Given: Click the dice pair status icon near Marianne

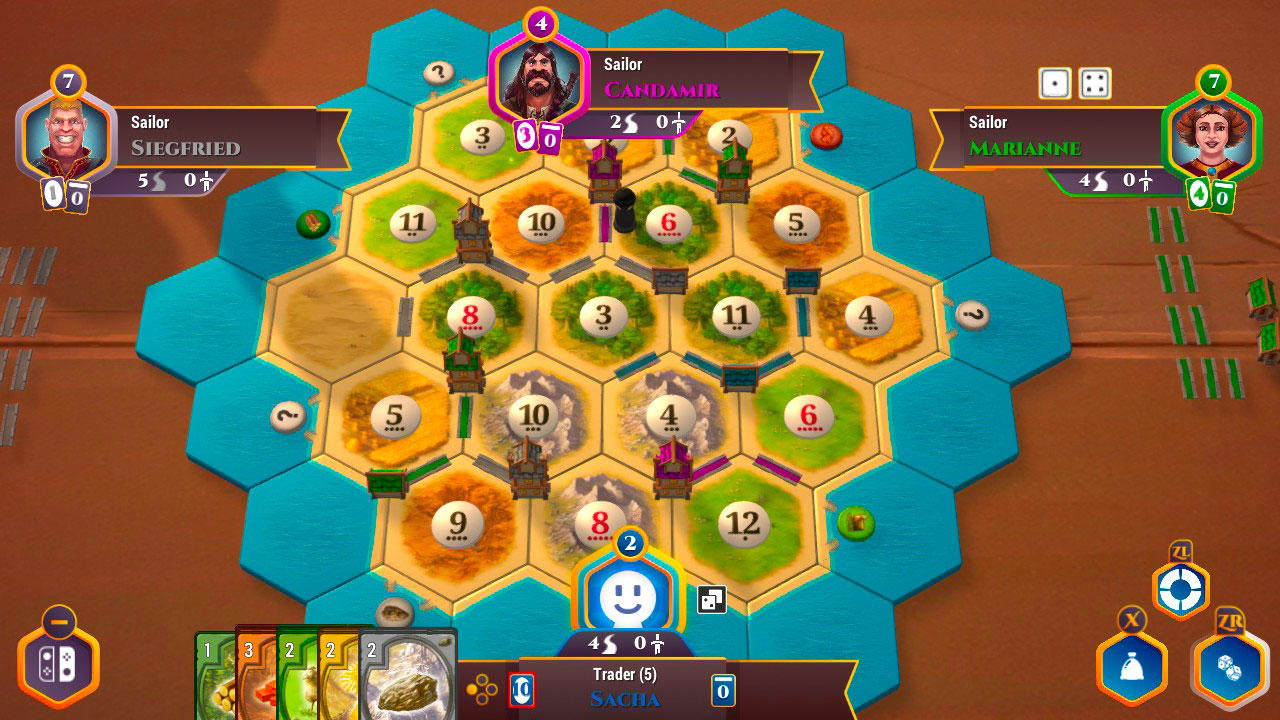Looking at the screenshot, I should 1072,84.
